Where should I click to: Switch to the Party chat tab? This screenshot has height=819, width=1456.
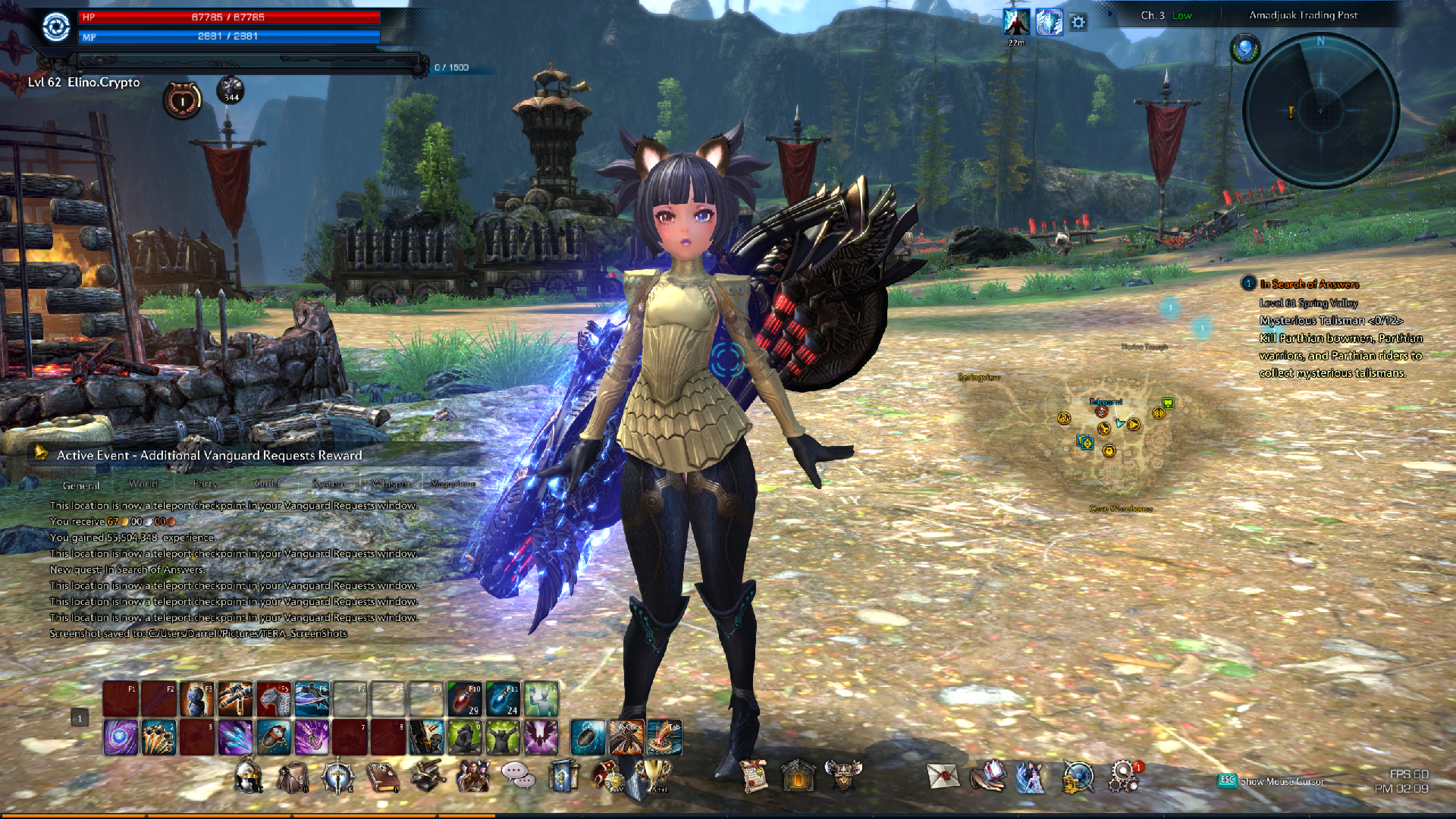(205, 484)
